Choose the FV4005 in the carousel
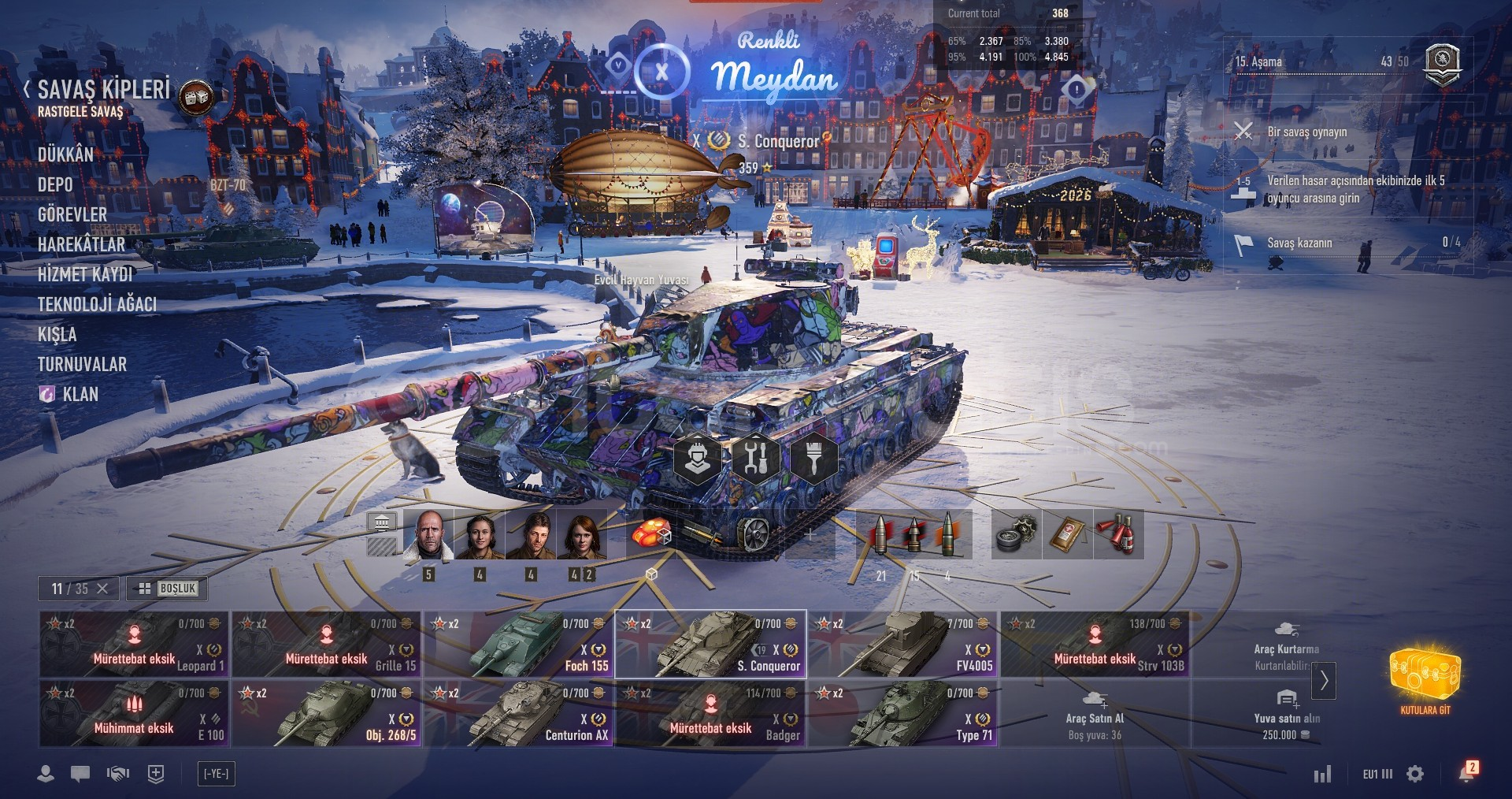The width and height of the screenshot is (1512, 799). pyautogui.click(x=902, y=645)
